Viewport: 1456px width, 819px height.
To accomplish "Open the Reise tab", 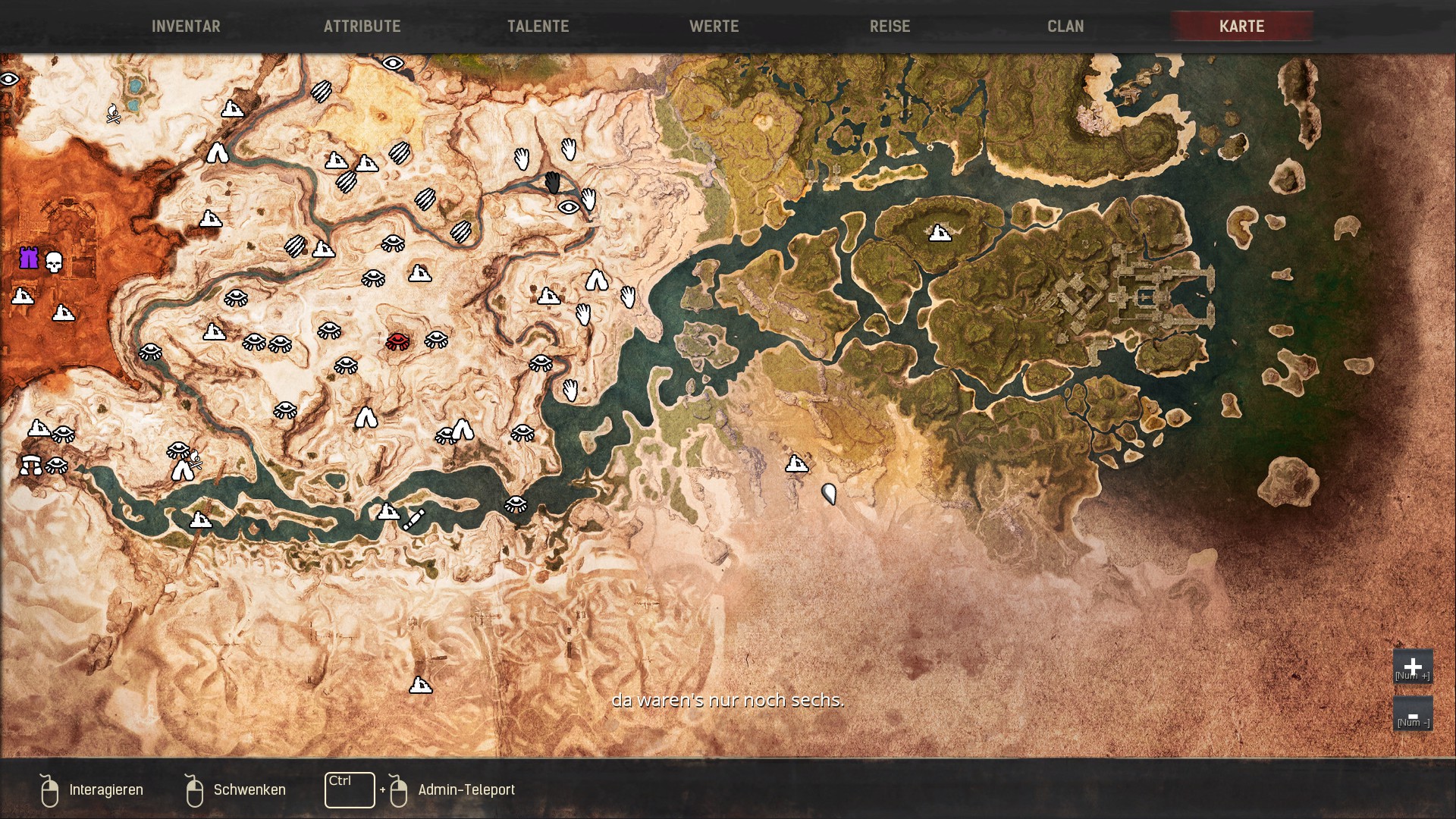I will 890,26.
